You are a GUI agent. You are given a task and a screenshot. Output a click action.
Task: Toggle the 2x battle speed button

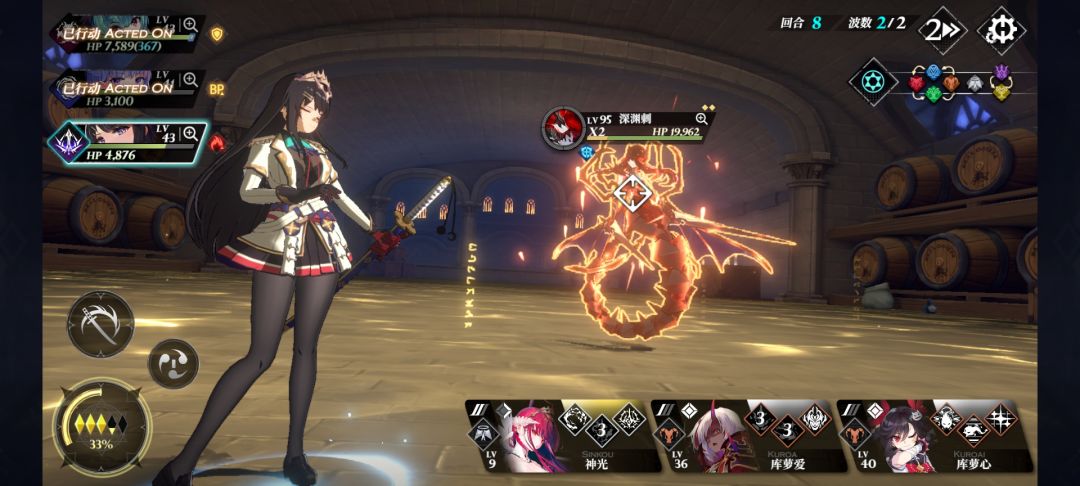pyautogui.click(x=942, y=30)
